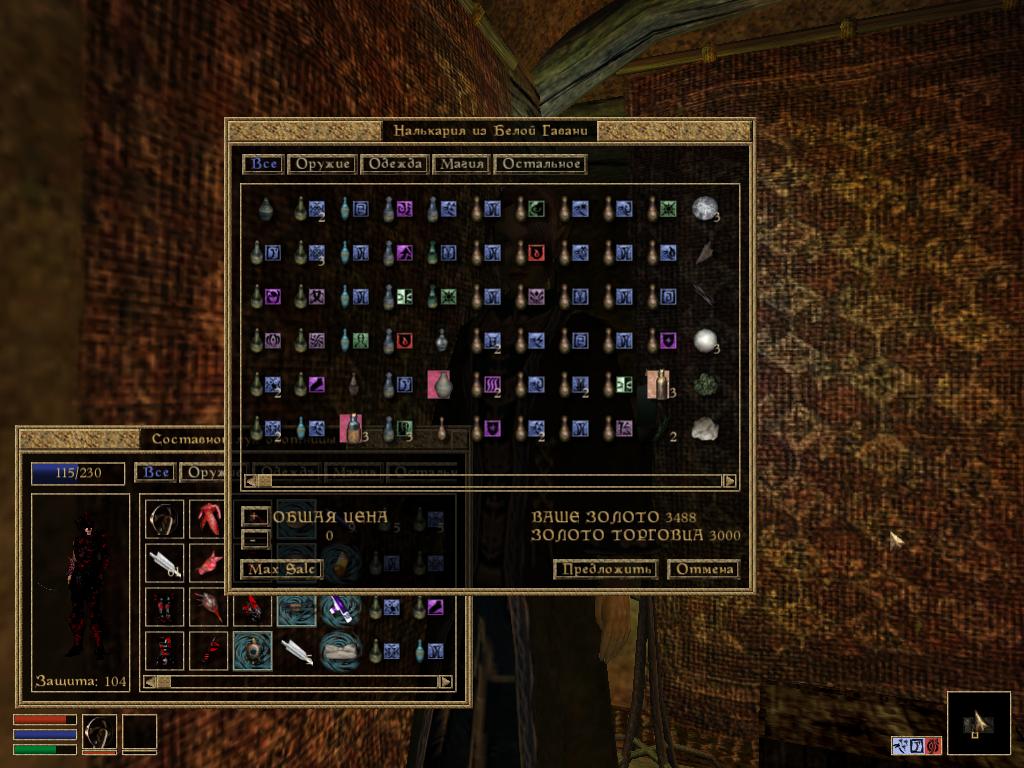Raise the price with the plus button
Viewport: 1024px width, 768px height.
coord(255,516)
